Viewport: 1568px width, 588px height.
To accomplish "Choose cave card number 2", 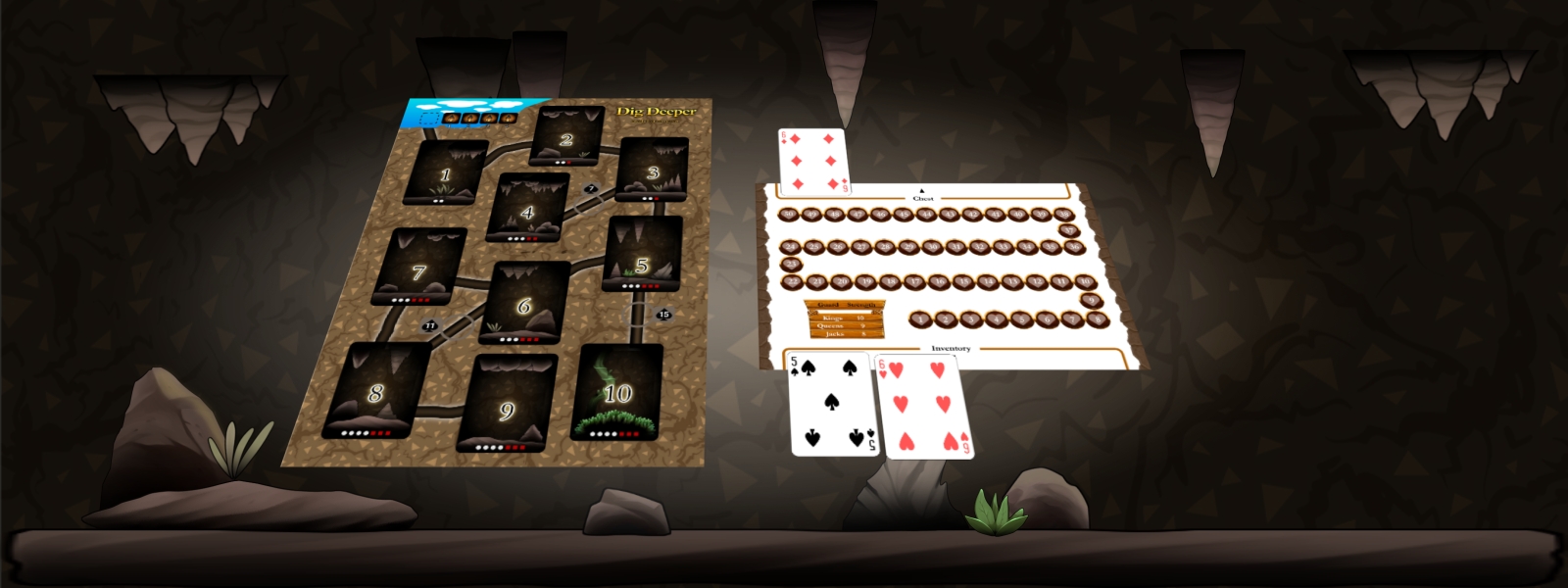I will point(566,136).
